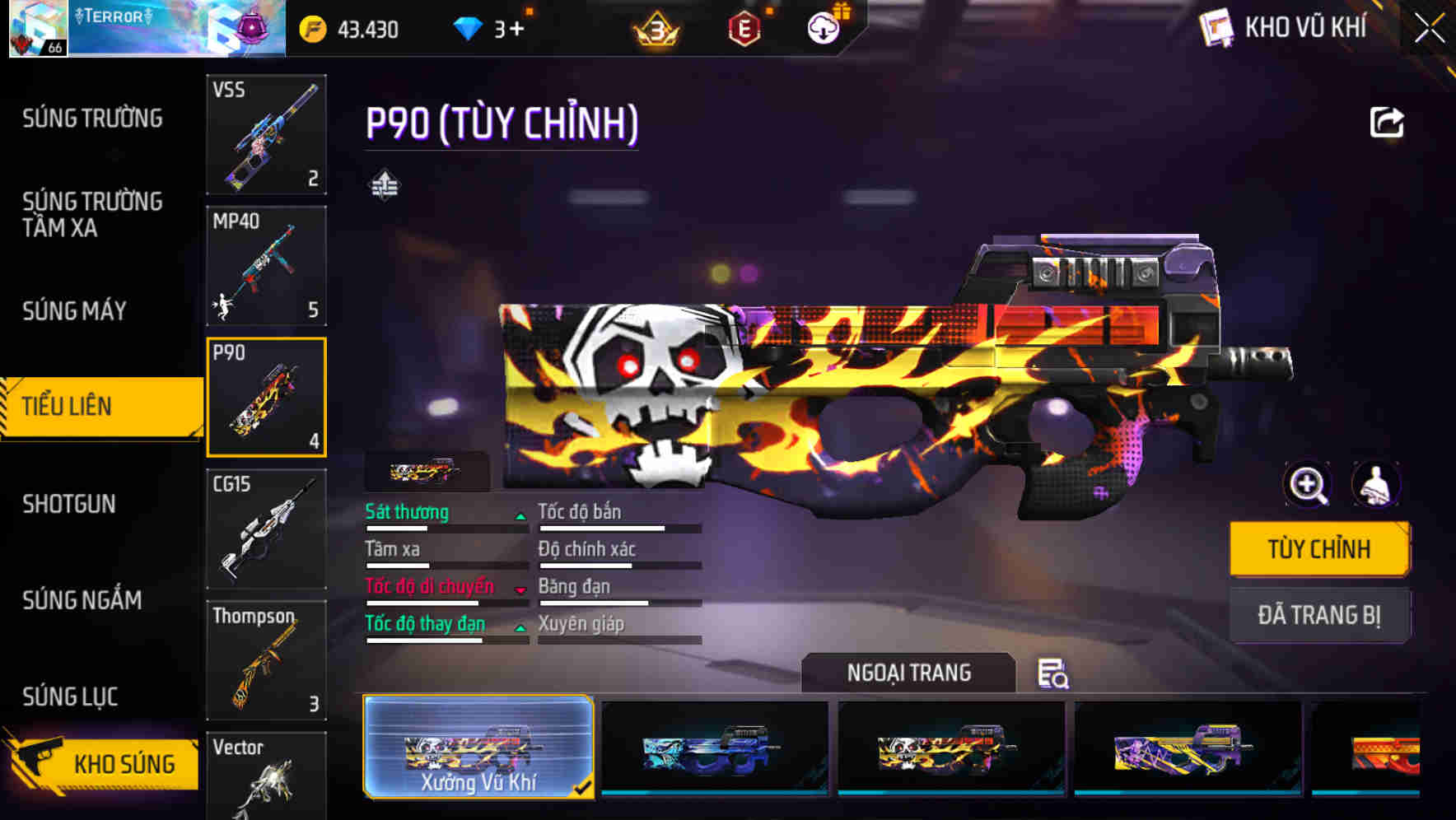Image resolution: width=1456 pixels, height=820 pixels.
Task: Open the Súng Ngắm category in the sidebar
Action: click(x=80, y=600)
